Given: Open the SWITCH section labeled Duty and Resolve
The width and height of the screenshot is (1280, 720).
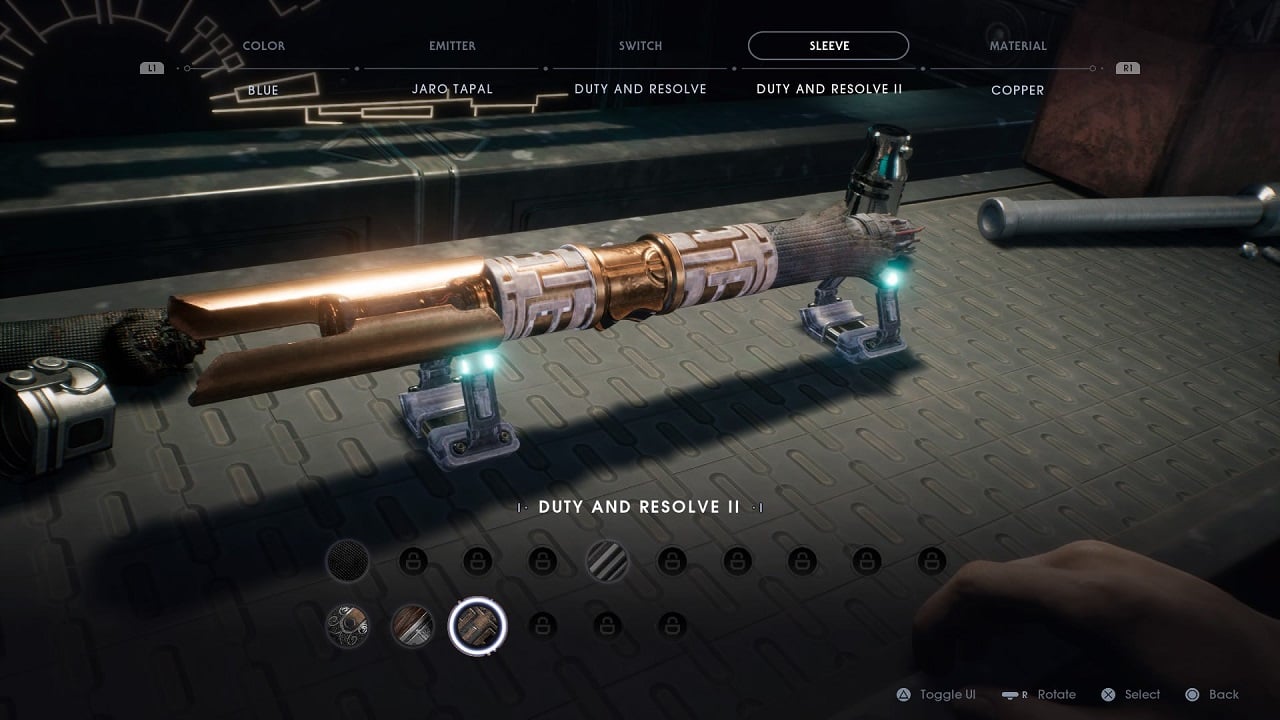Looking at the screenshot, I should tap(640, 45).
